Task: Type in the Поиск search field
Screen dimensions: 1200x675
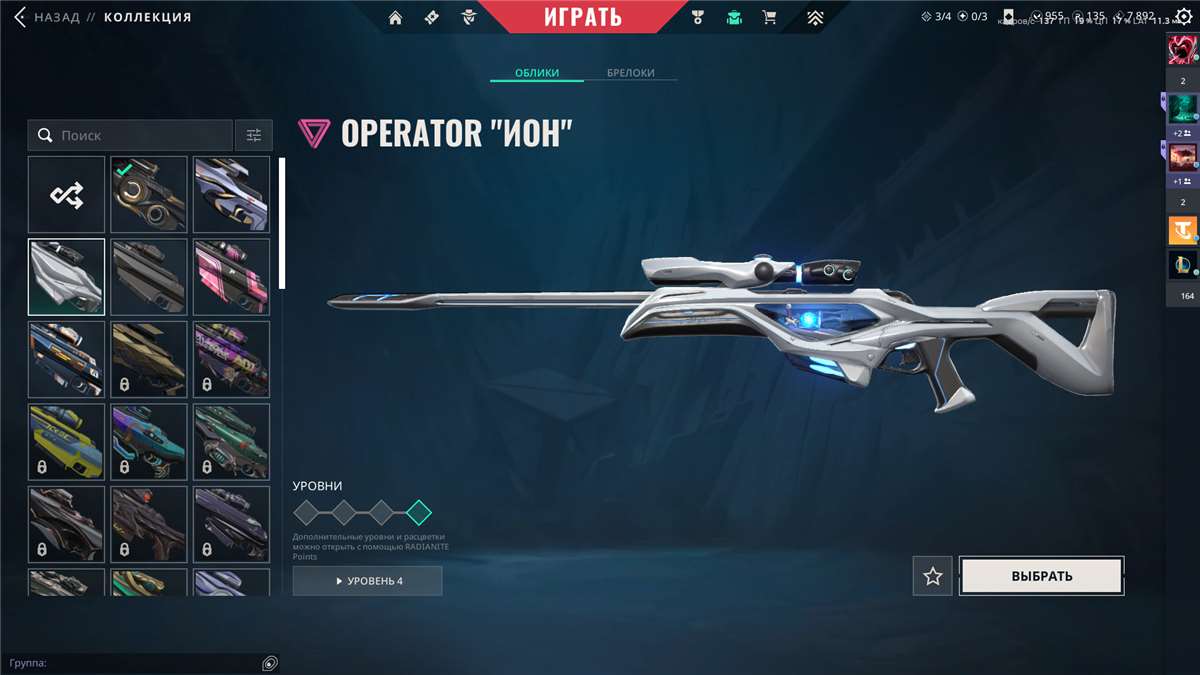Action: pos(140,135)
